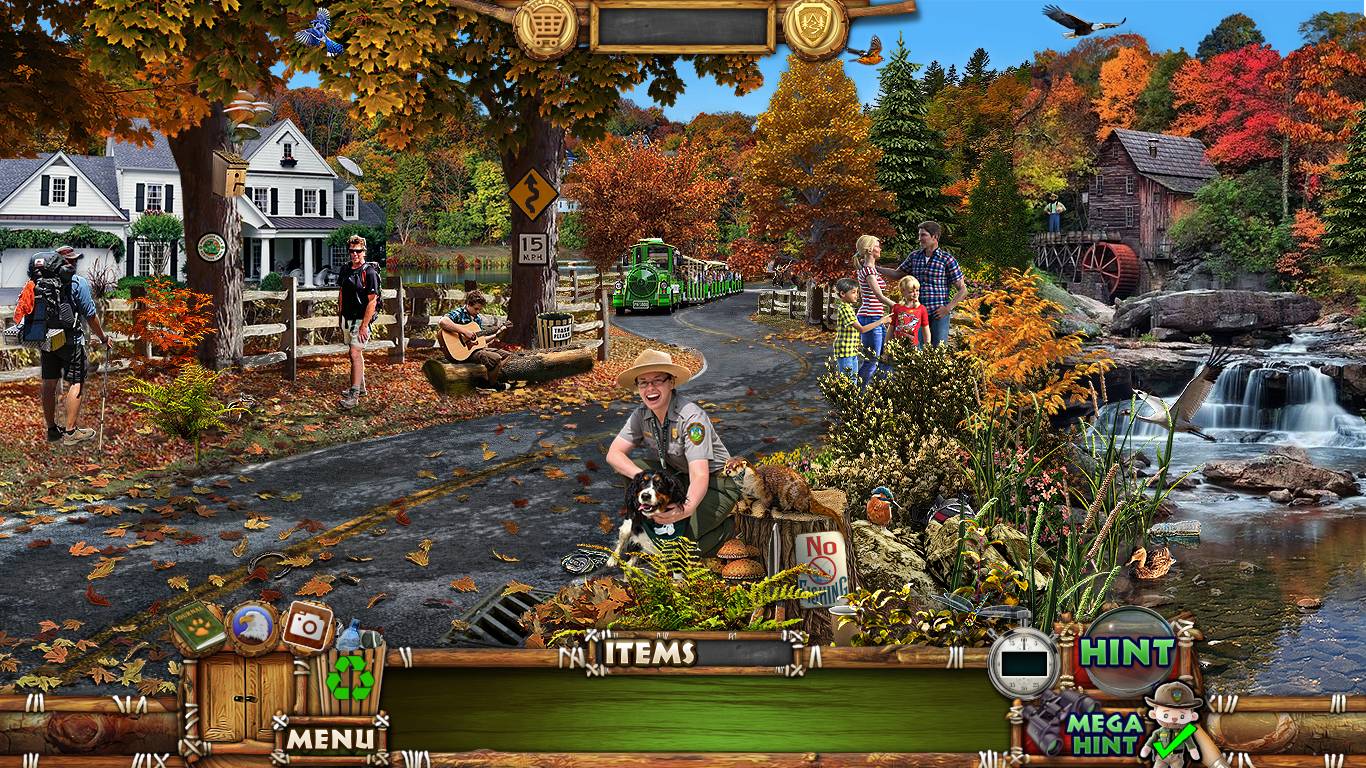1366x768 pixels.
Task: Open the shopping cart store
Action: (x=546, y=24)
